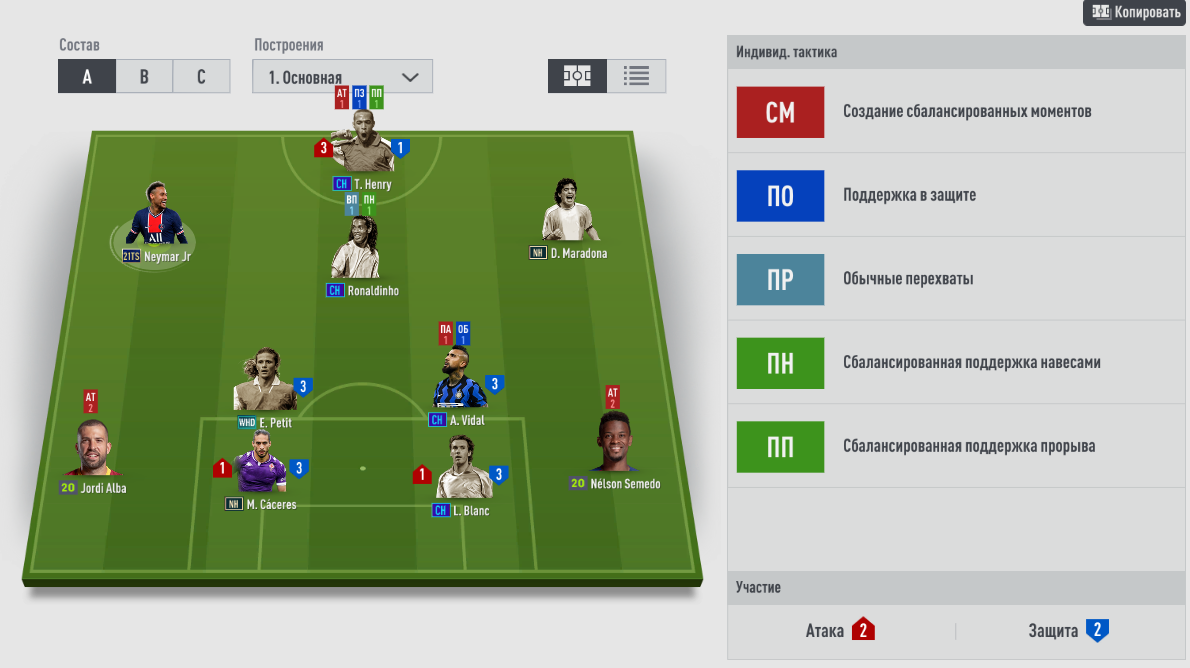Select Nélson Semedo player card
Screen dimensions: 1190x668
(x=614, y=444)
